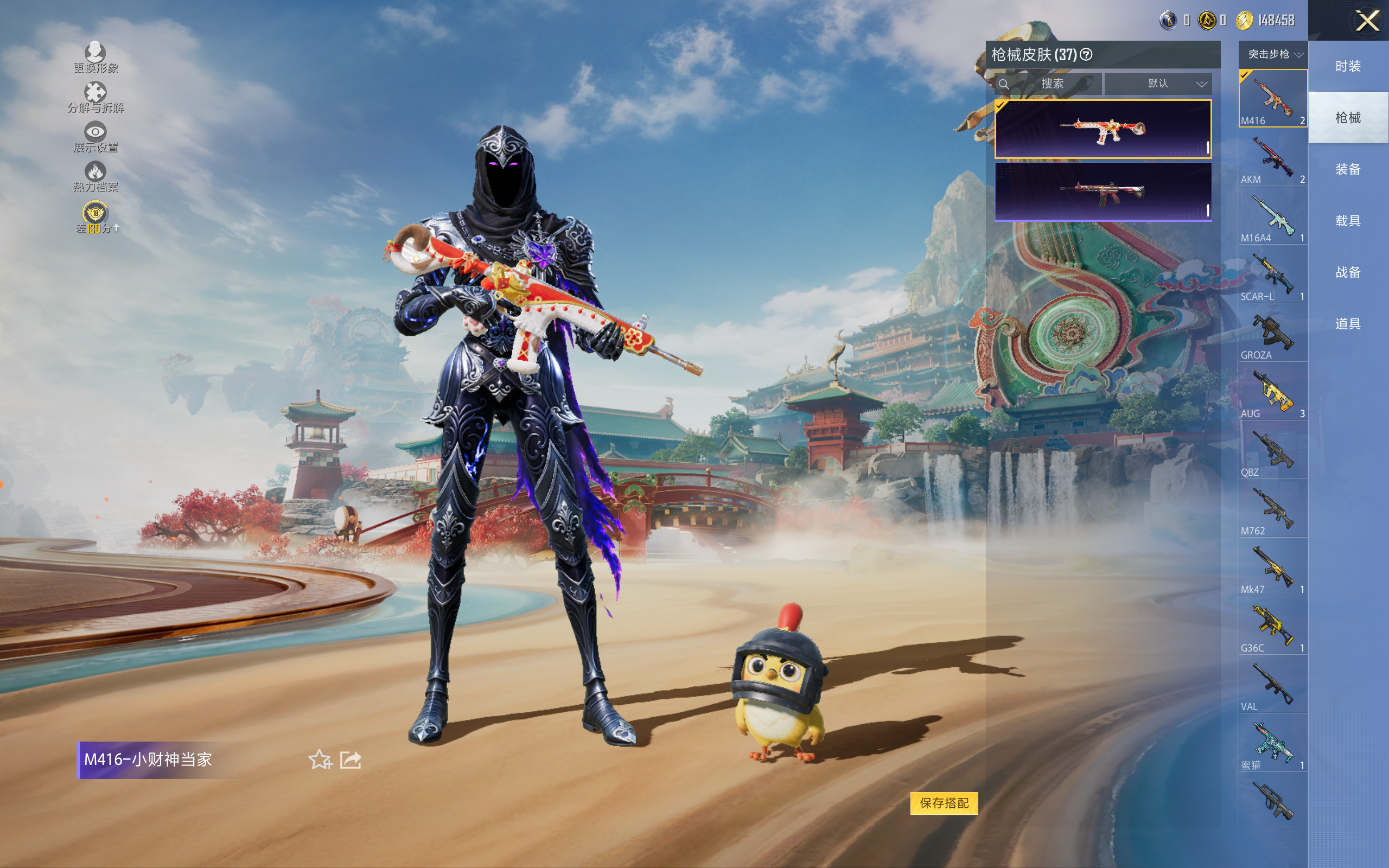Share the skin with the share icon
Viewport: 1389px width, 868px height.
click(x=351, y=759)
